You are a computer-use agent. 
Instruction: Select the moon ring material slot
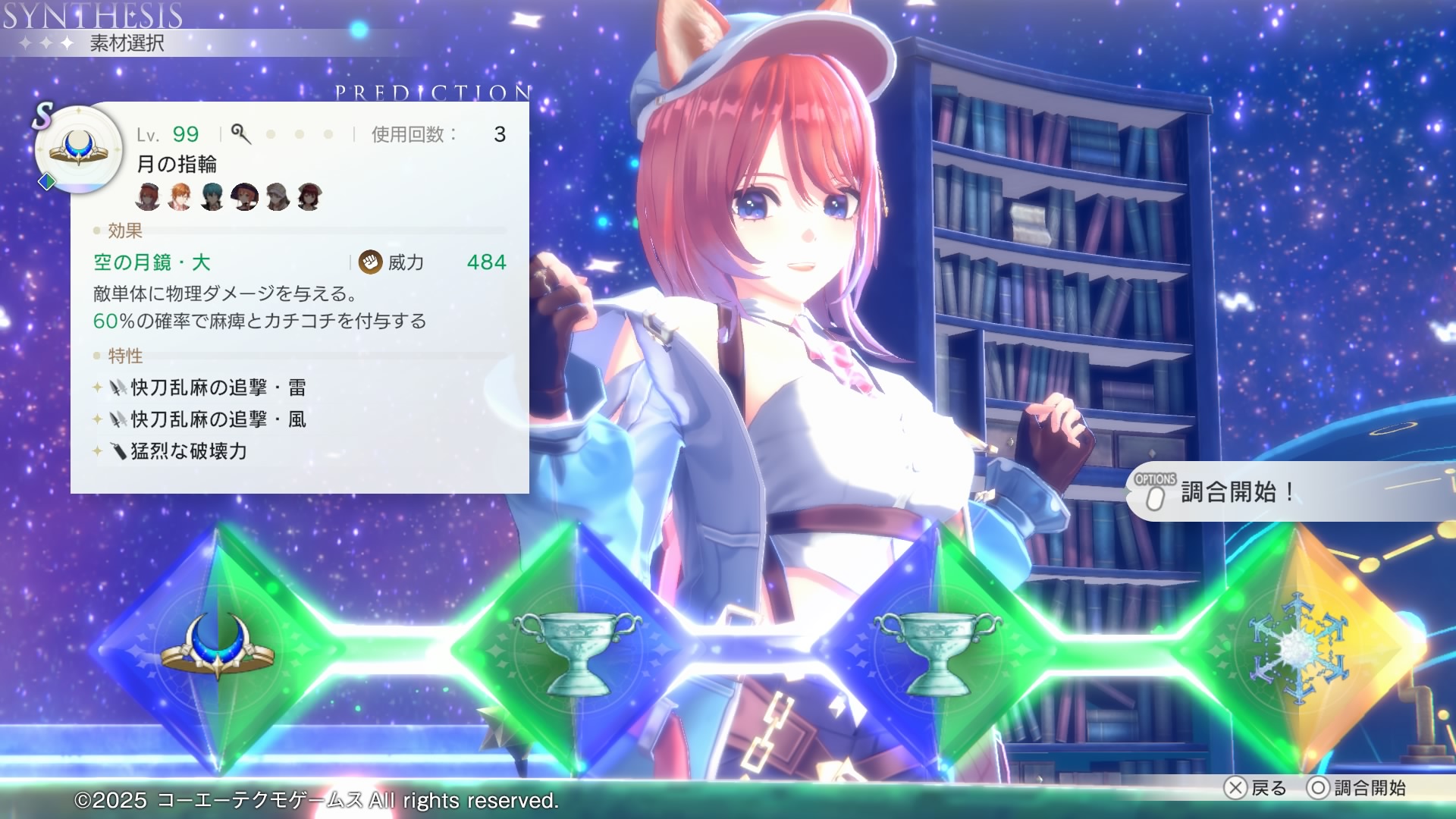[x=218, y=648]
